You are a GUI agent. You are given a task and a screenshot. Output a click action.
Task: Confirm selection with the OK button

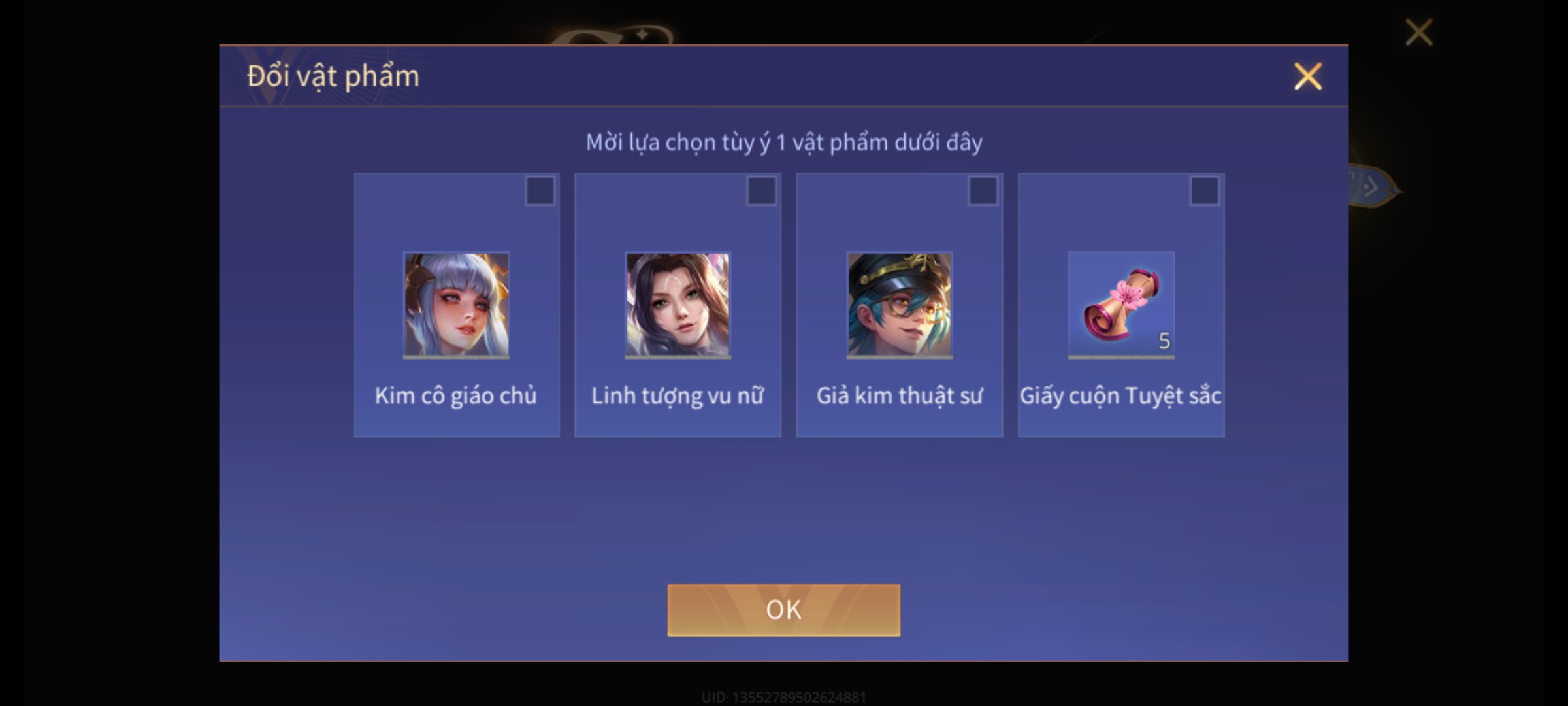pos(783,610)
